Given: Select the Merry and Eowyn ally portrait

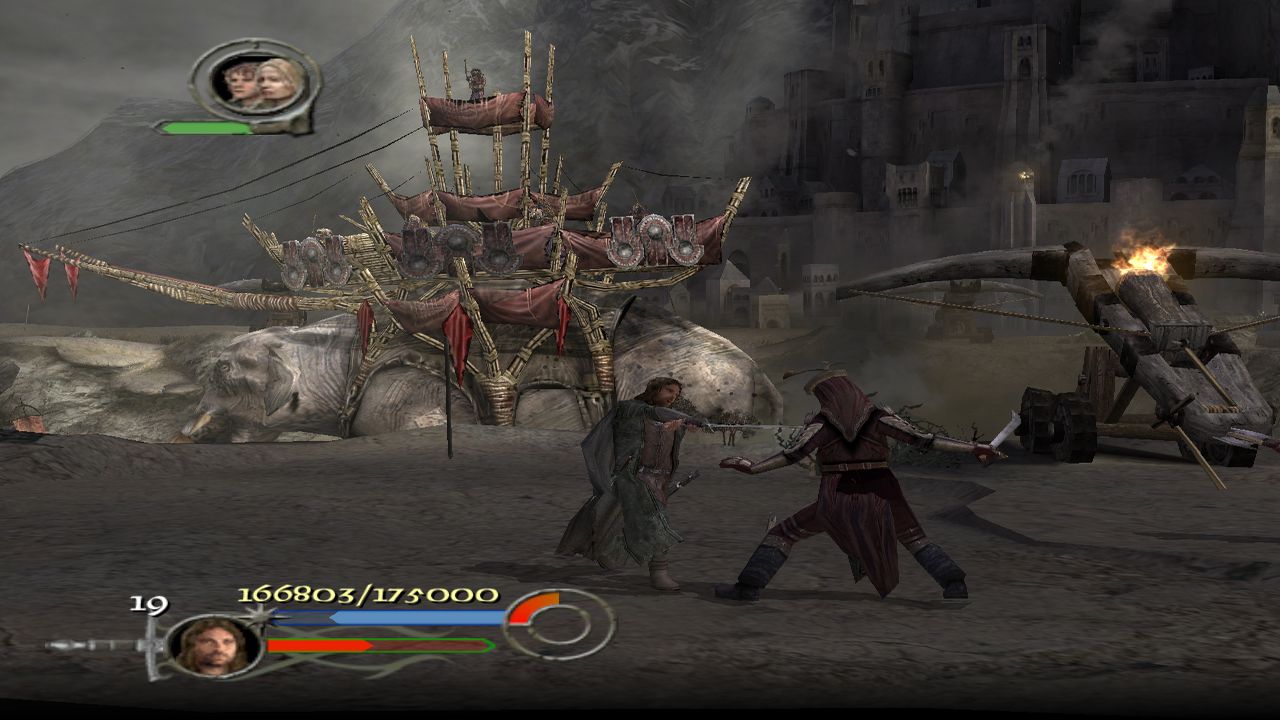Looking at the screenshot, I should tap(257, 83).
